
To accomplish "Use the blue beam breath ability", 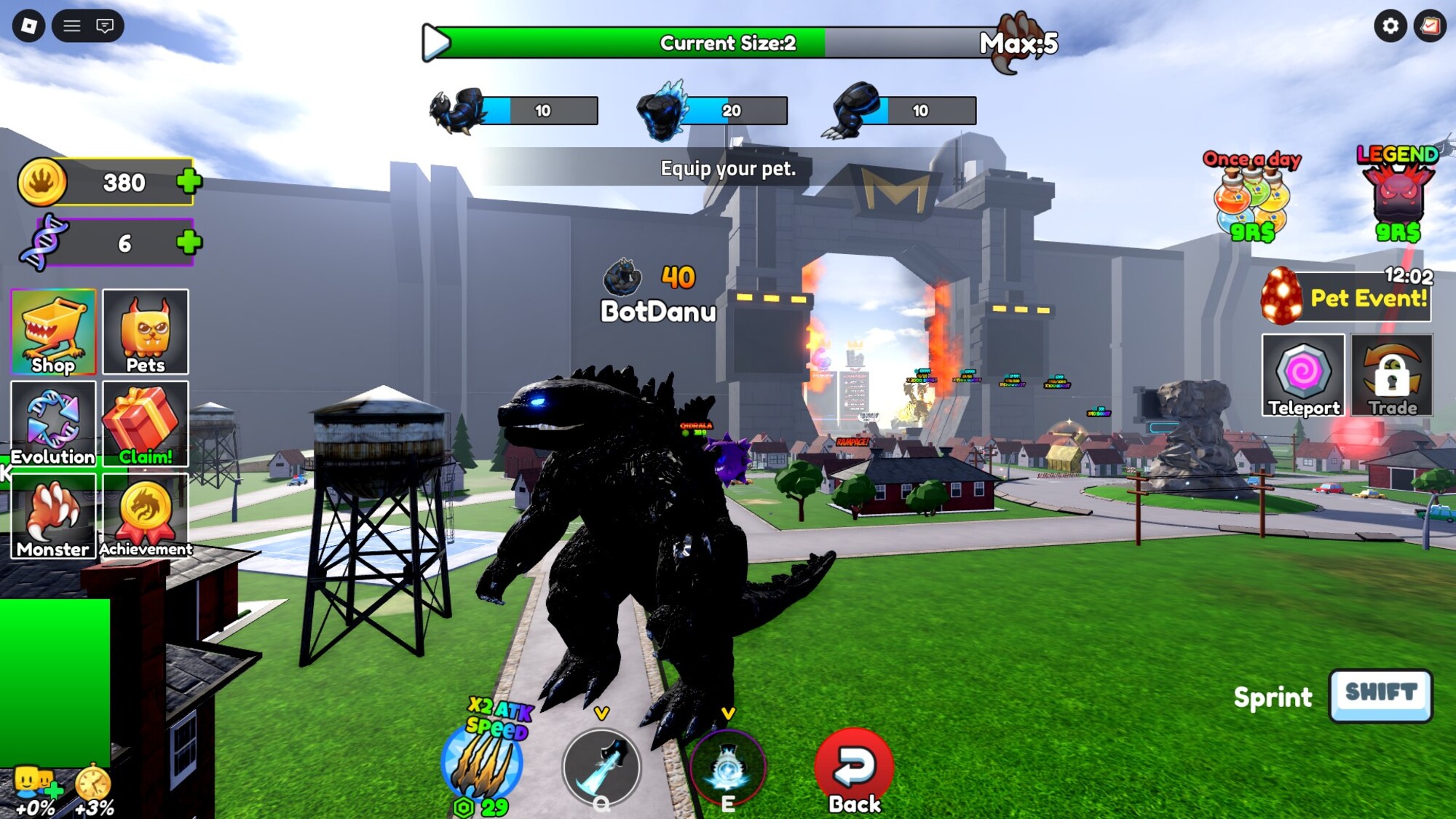I will click(x=601, y=766).
